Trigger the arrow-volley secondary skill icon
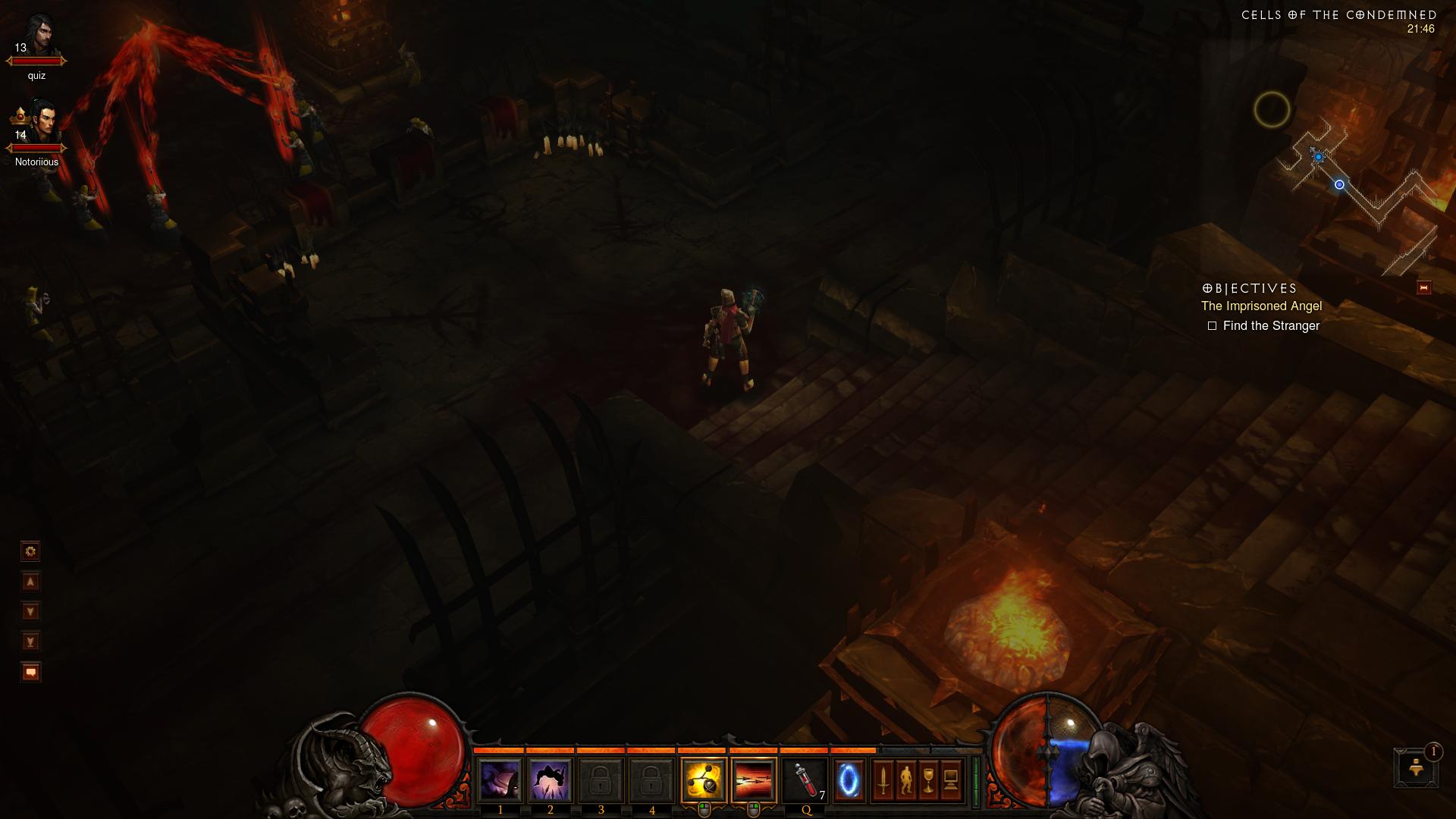This screenshot has width=1456, height=819. click(754, 780)
